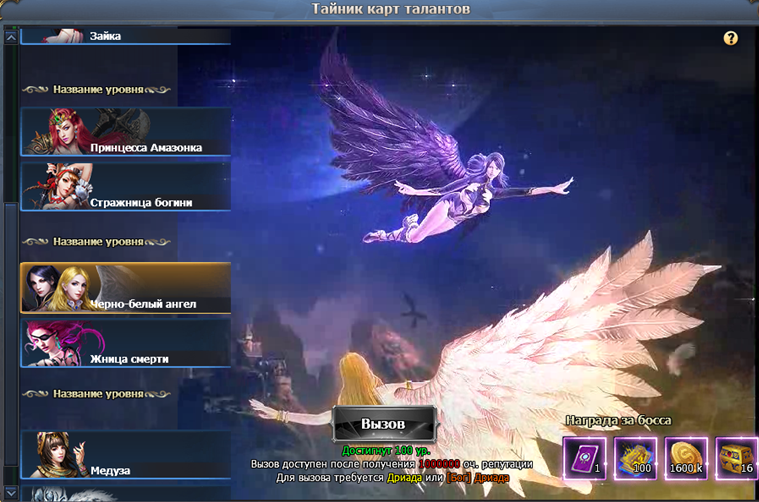
Task: Choose Принцесса Амазонка from the list
Action: coord(125,132)
